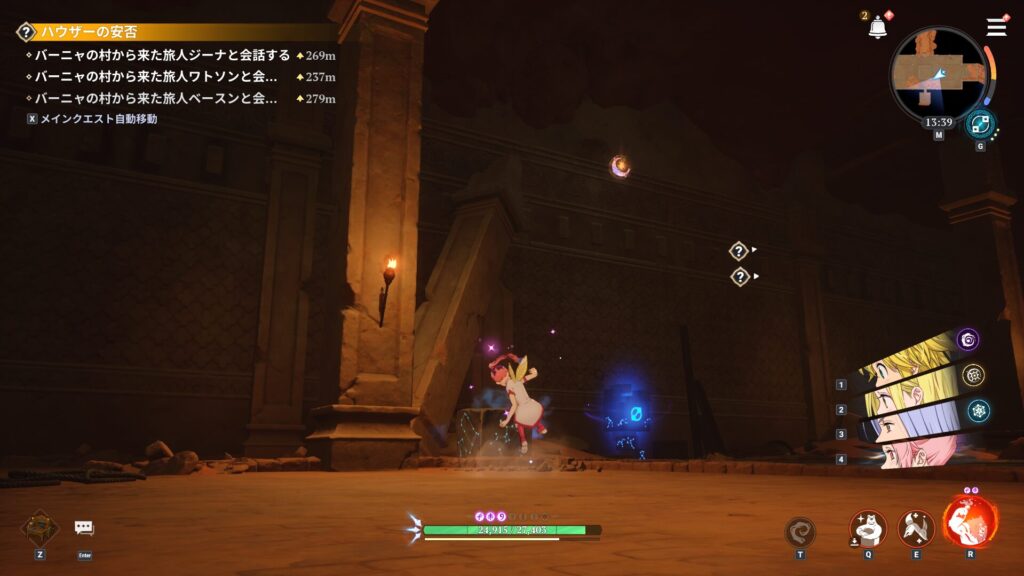Open the chat speech-bubble icon
The image size is (1024, 576).
tap(84, 528)
